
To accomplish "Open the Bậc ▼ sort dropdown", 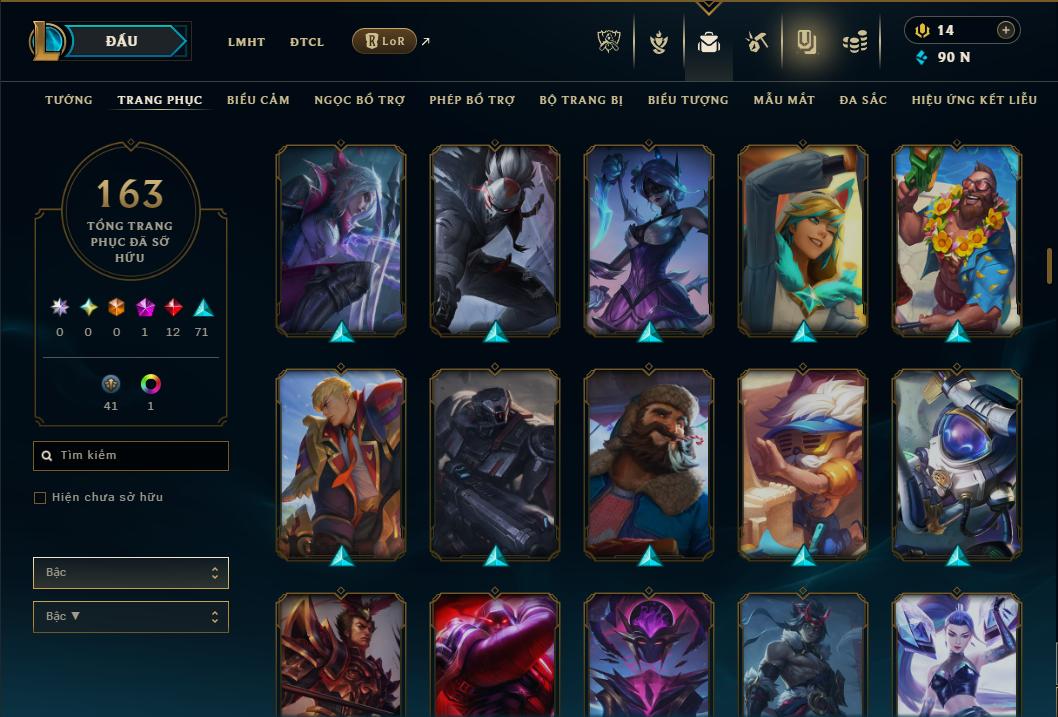I will click(131, 617).
